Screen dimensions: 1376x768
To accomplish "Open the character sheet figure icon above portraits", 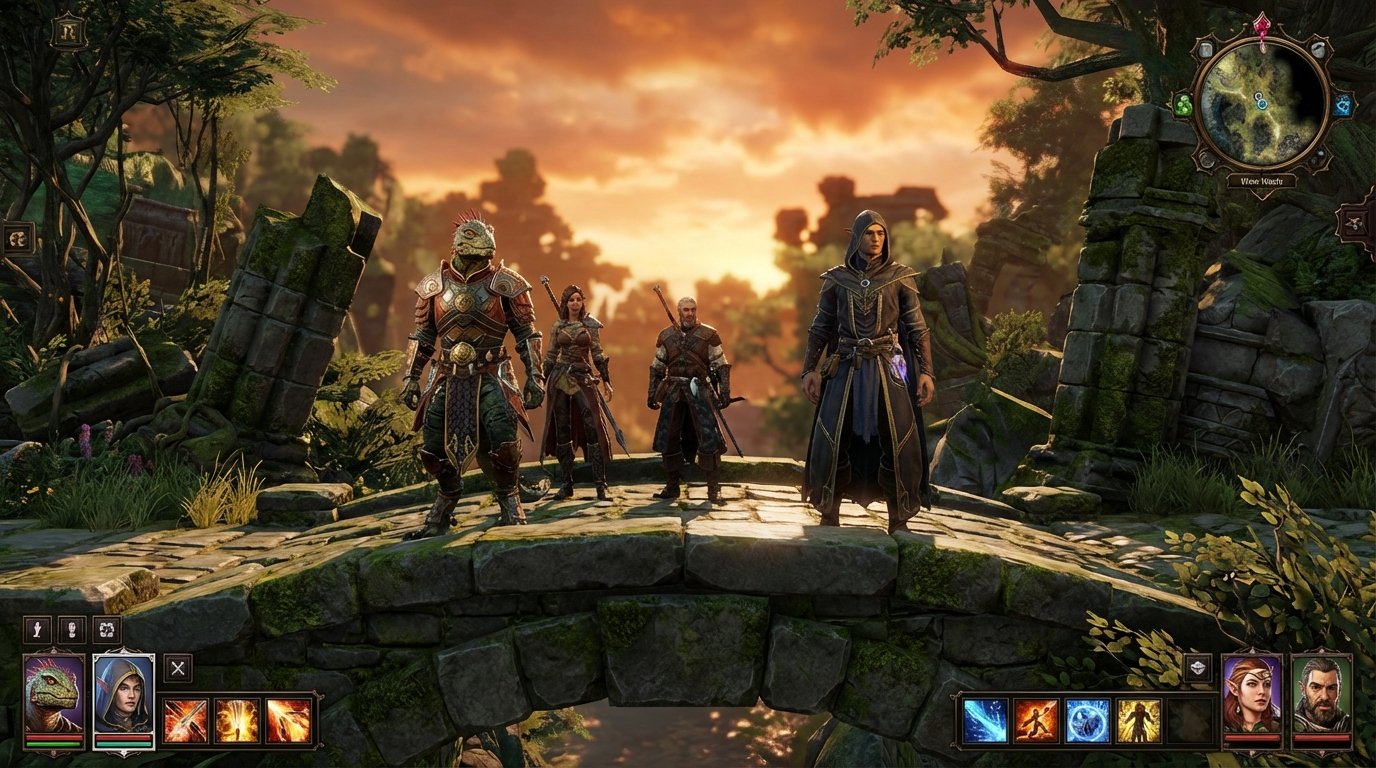I will (x=36, y=629).
